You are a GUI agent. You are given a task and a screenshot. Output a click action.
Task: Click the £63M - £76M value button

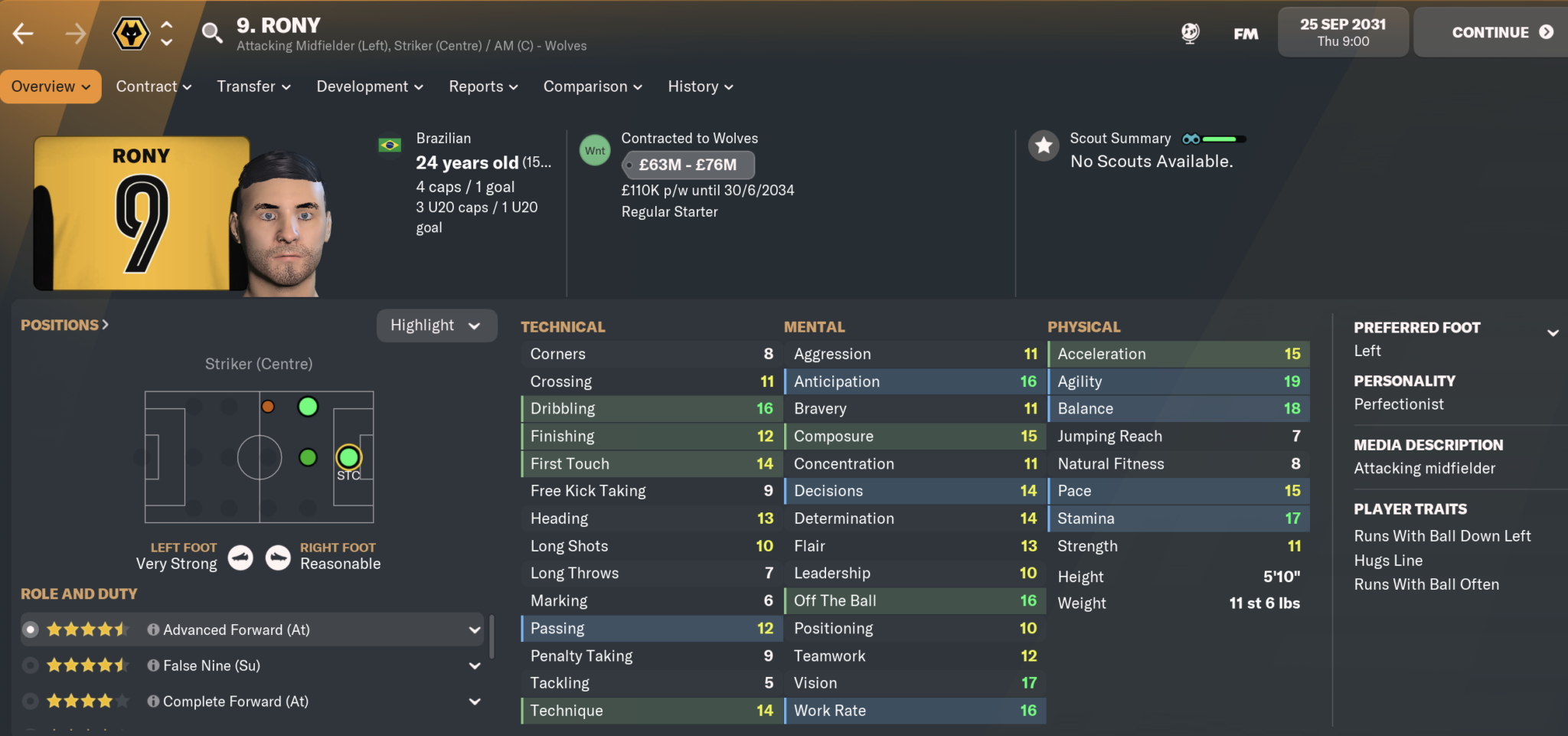click(x=688, y=165)
